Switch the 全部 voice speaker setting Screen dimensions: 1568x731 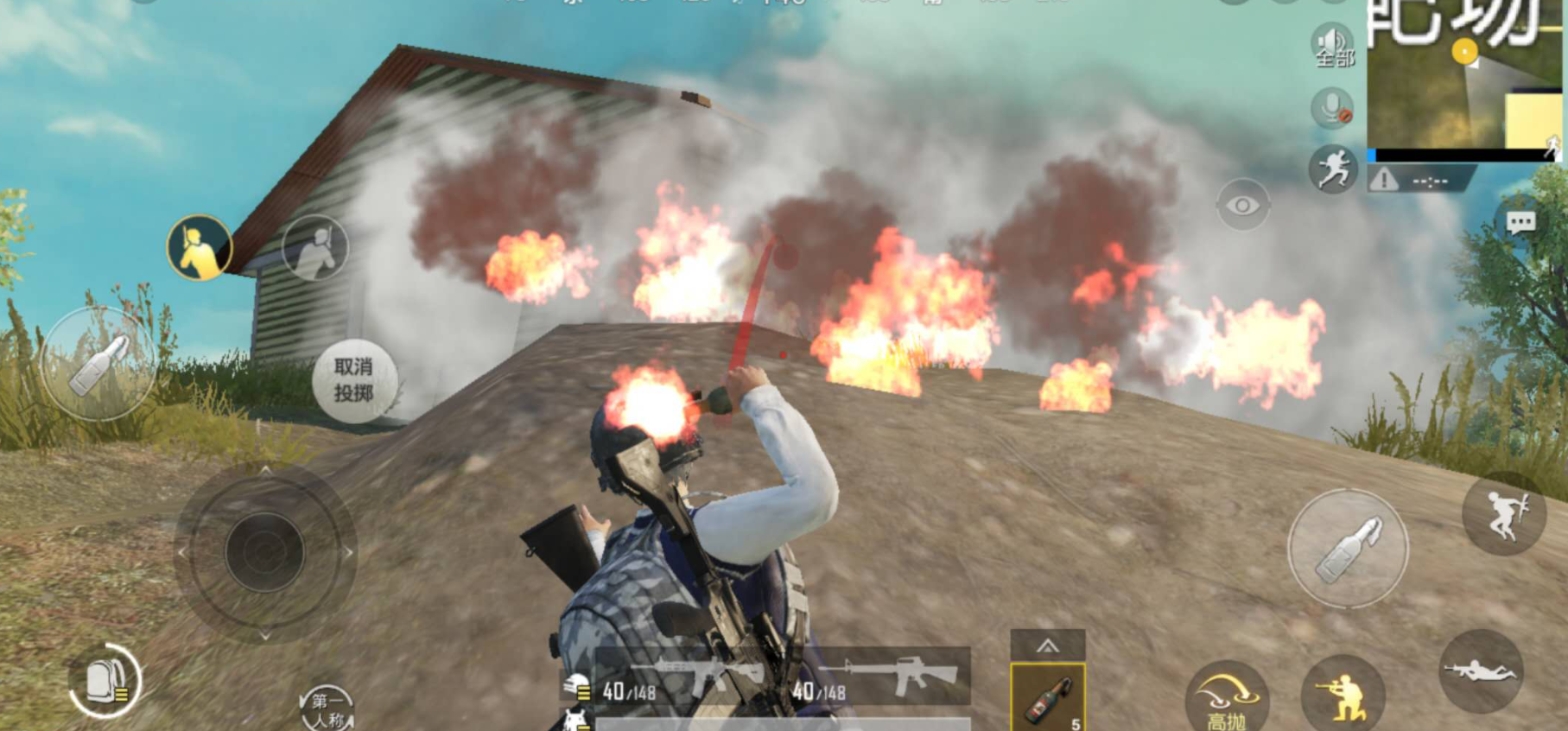pos(1333,46)
